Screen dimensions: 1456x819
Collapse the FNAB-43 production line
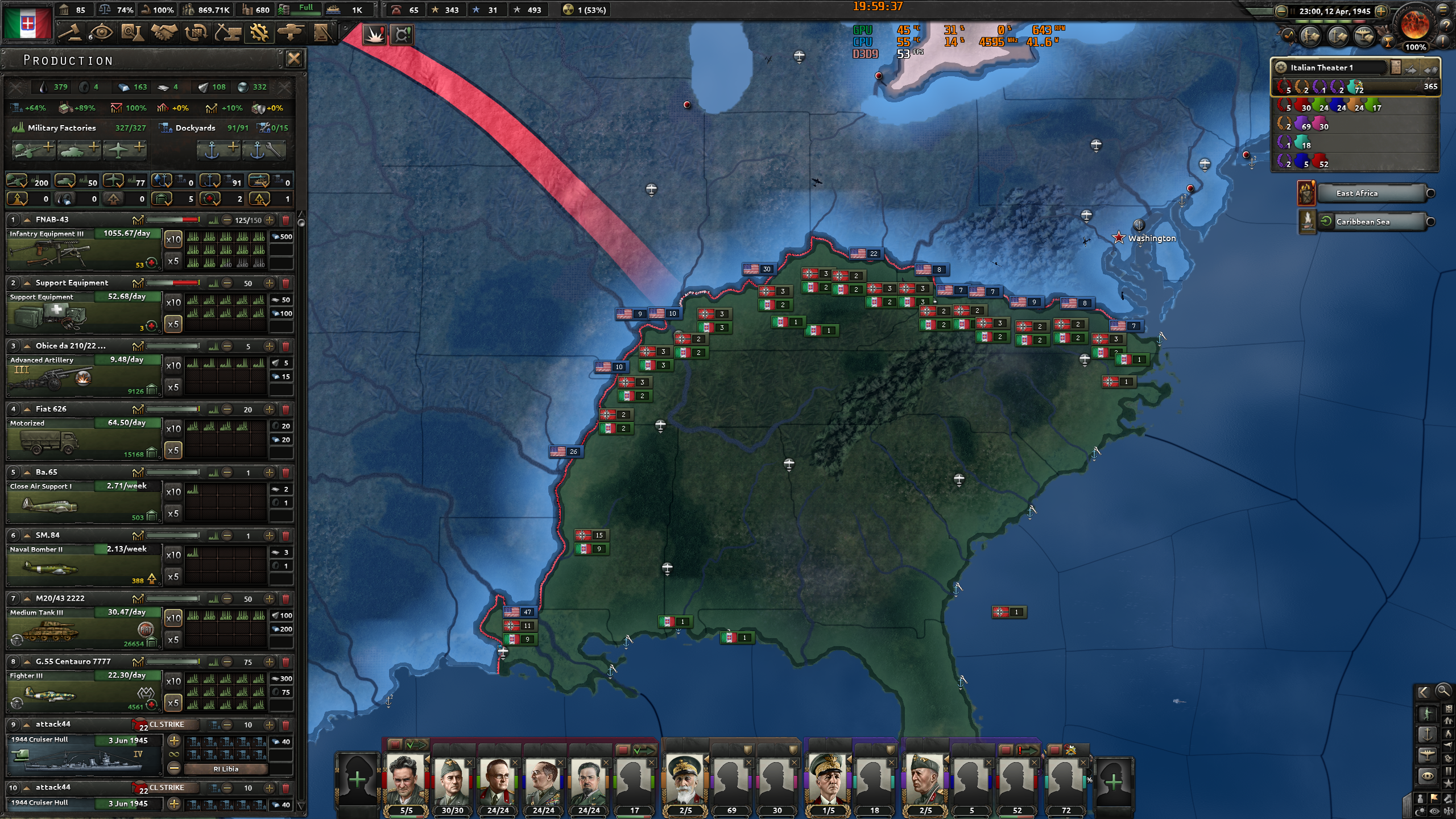tap(27, 220)
